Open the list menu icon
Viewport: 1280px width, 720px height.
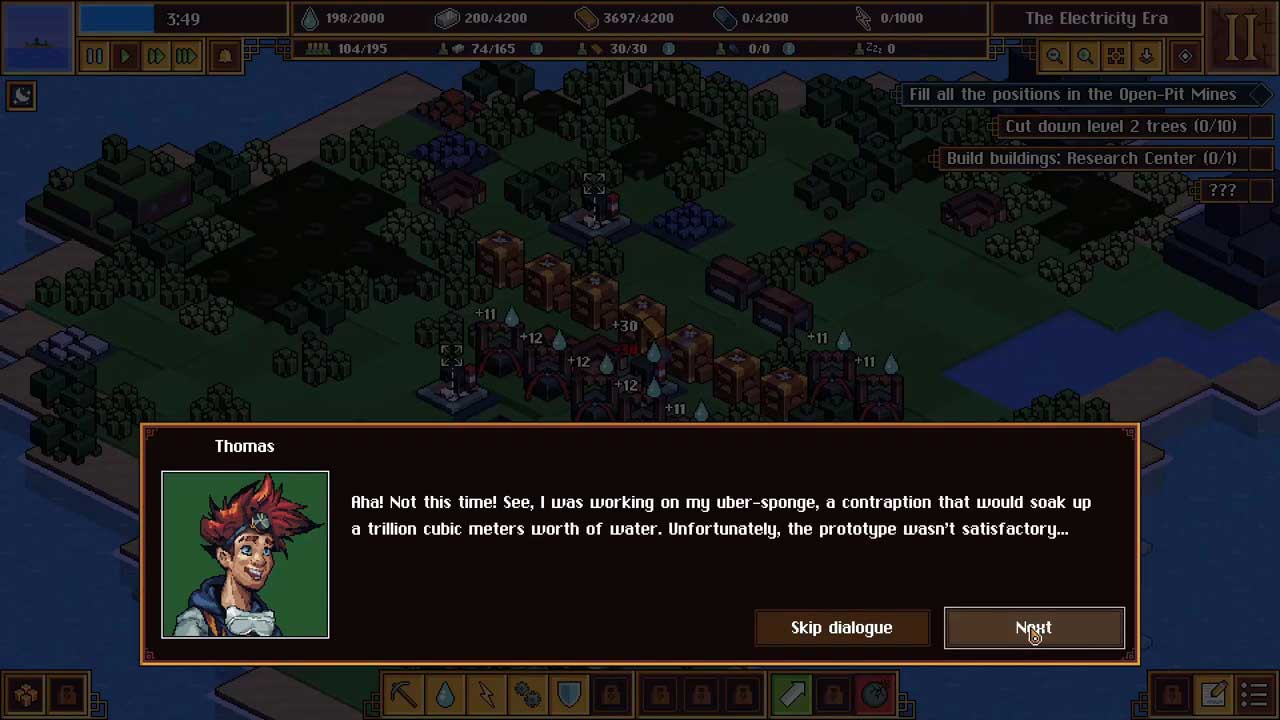pyautogui.click(x=1255, y=694)
